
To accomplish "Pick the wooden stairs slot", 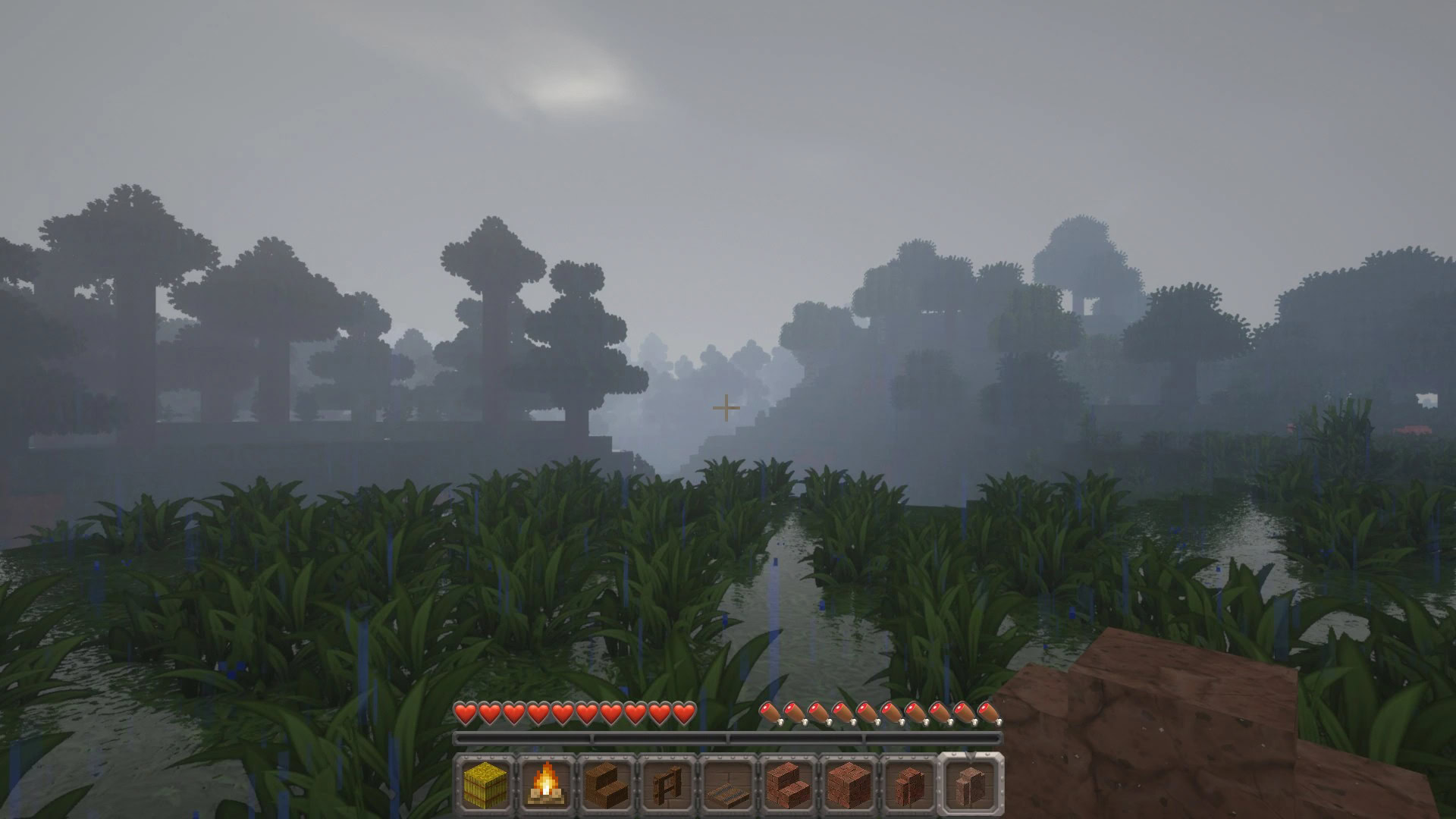I will point(607,784).
